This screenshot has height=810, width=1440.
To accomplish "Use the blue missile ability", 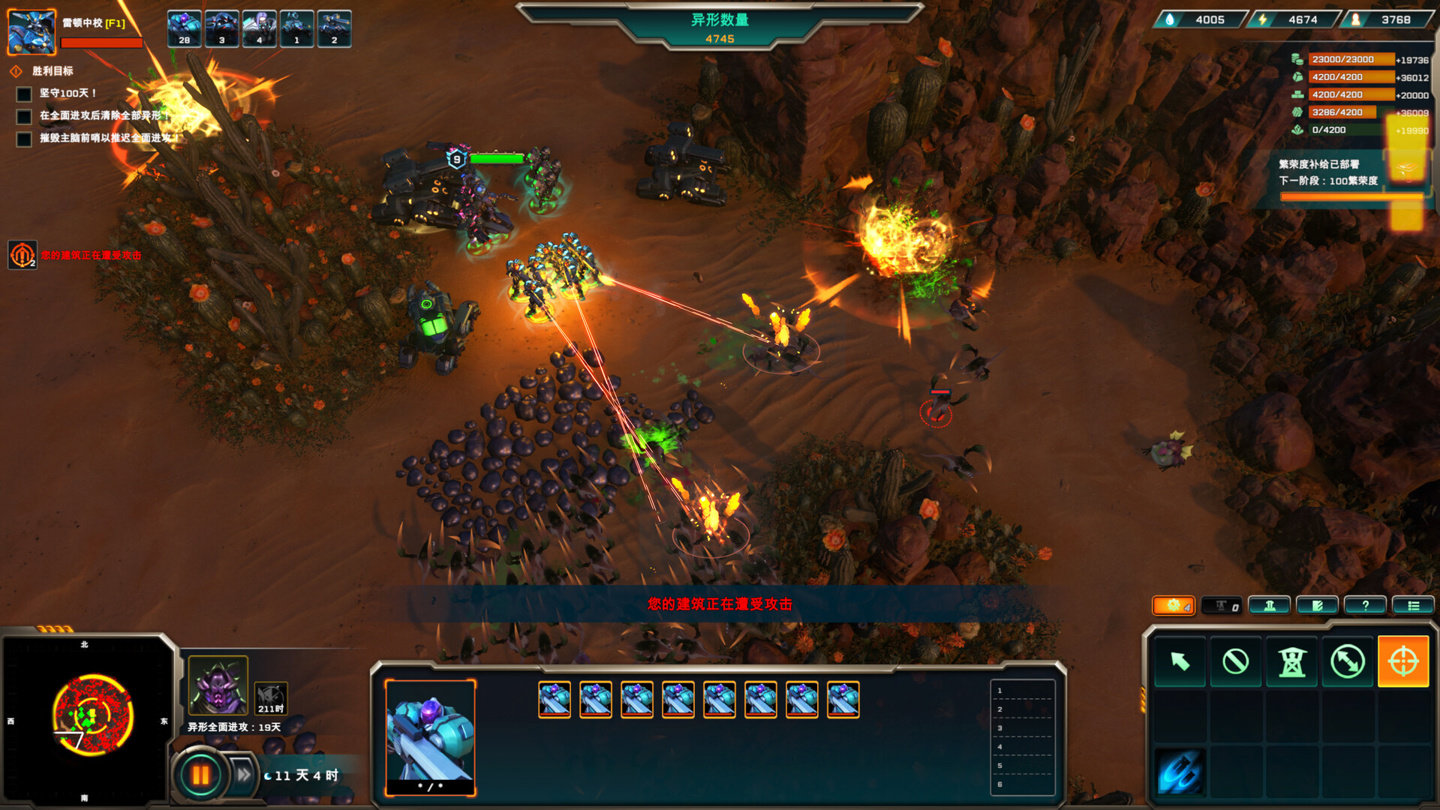I will pyautogui.click(x=1180, y=772).
